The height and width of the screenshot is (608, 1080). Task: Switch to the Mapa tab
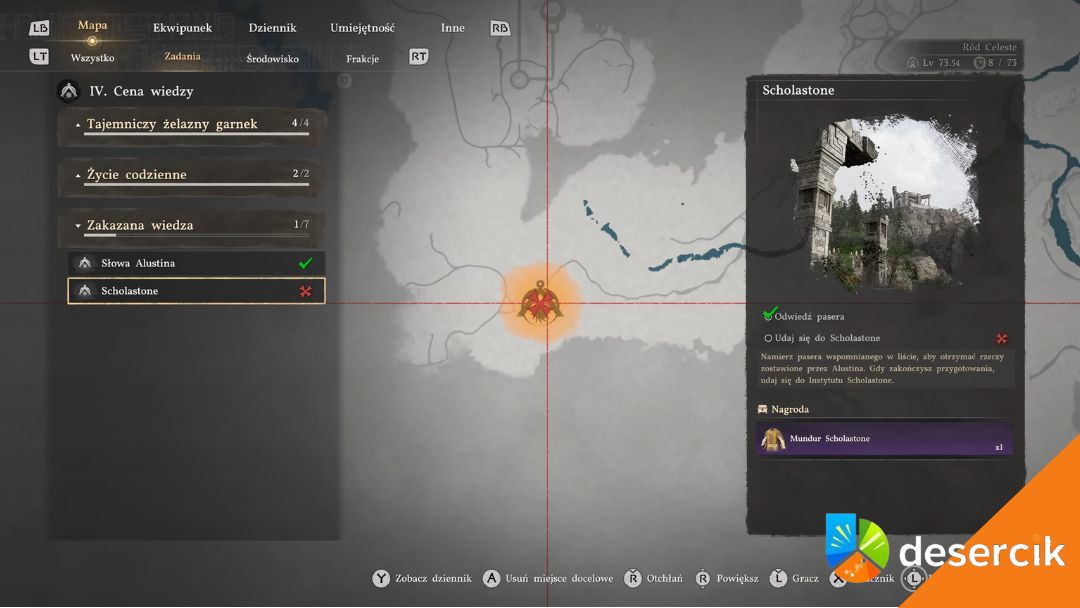(x=92, y=26)
